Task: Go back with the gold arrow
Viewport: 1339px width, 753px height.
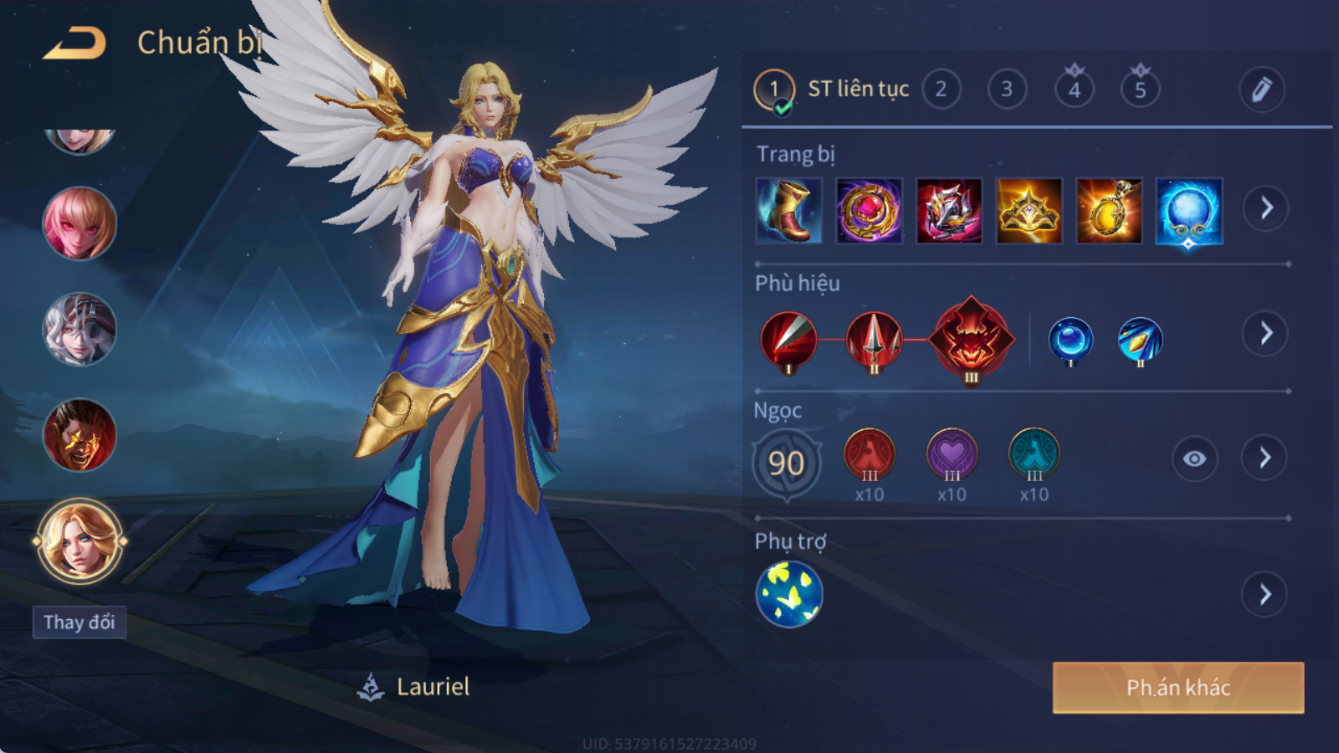Action: [75, 43]
